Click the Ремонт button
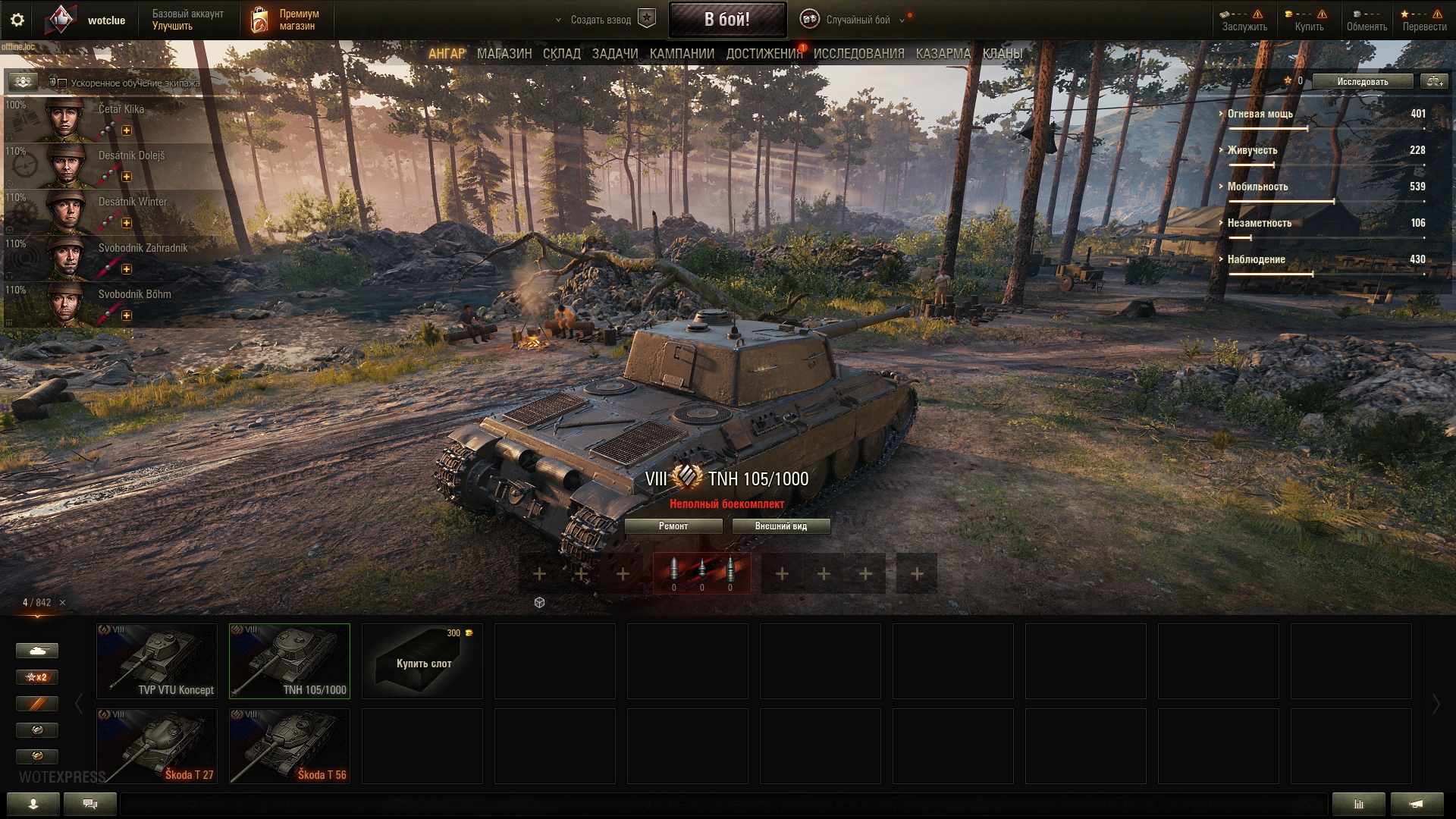The width and height of the screenshot is (1456, 819). (x=673, y=526)
